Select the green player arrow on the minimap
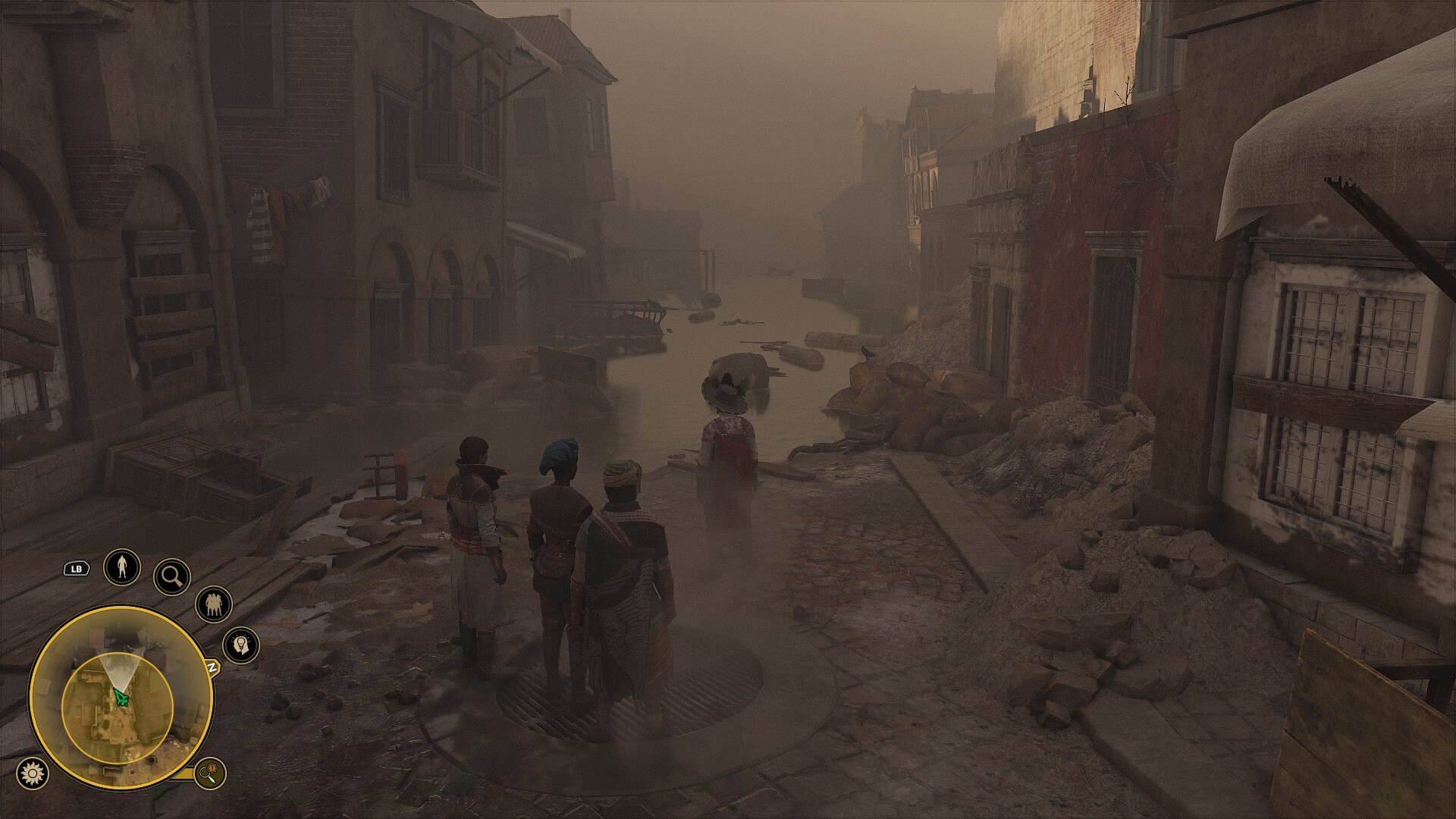 click(x=121, y=695)
